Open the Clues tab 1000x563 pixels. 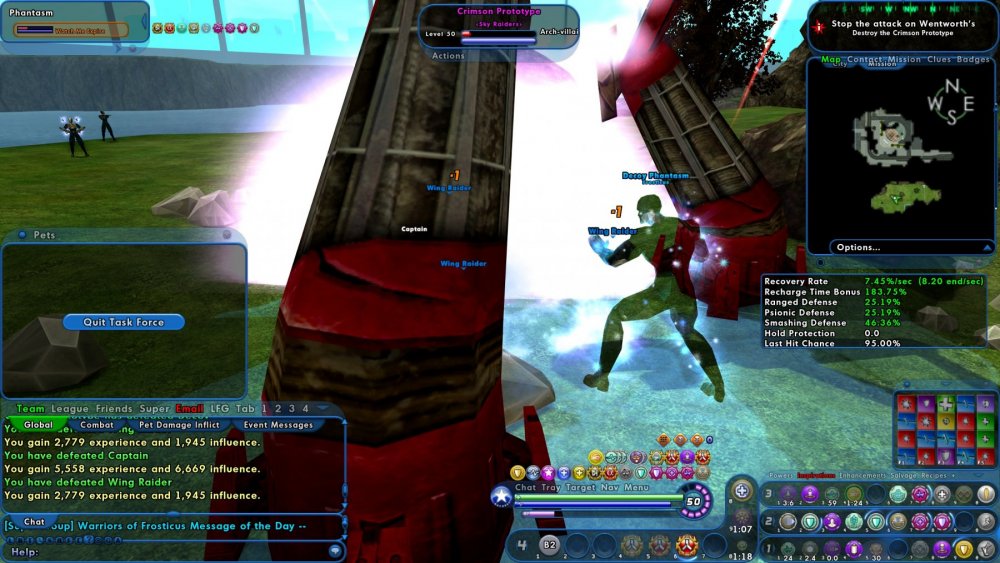tap(938, 60)
